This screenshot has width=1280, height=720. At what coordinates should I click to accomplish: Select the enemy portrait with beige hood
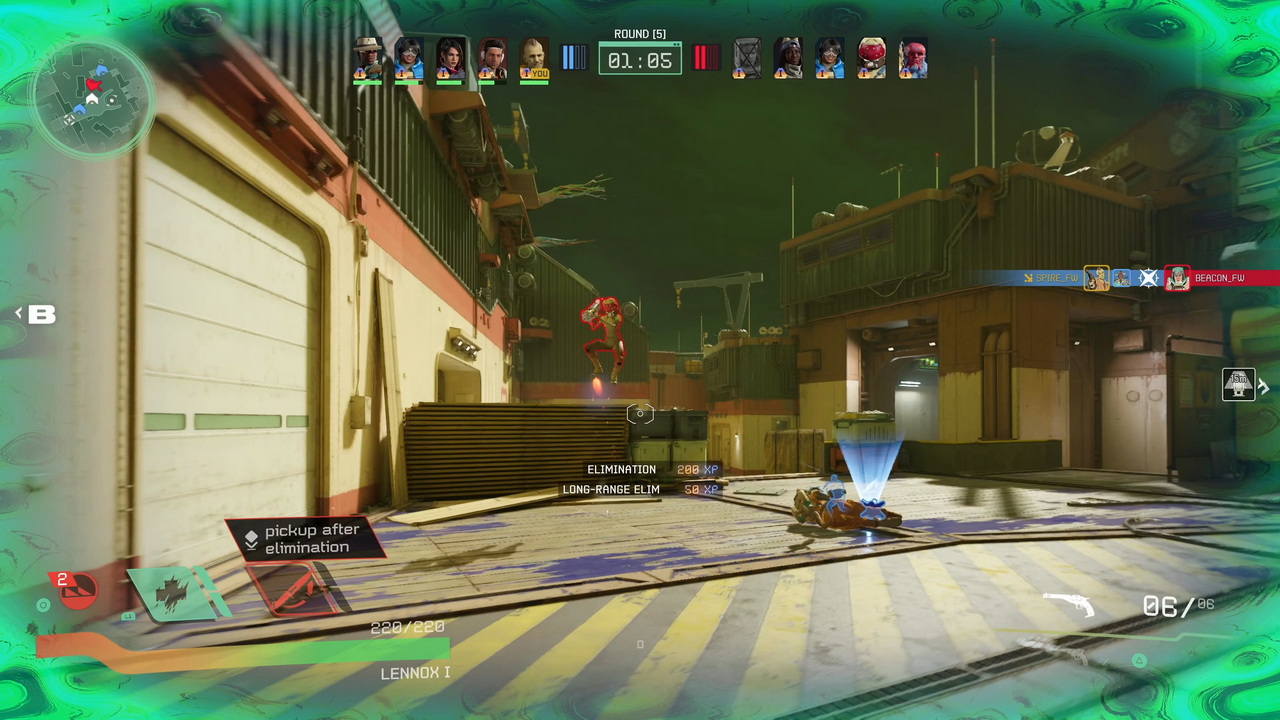(788, 59)
